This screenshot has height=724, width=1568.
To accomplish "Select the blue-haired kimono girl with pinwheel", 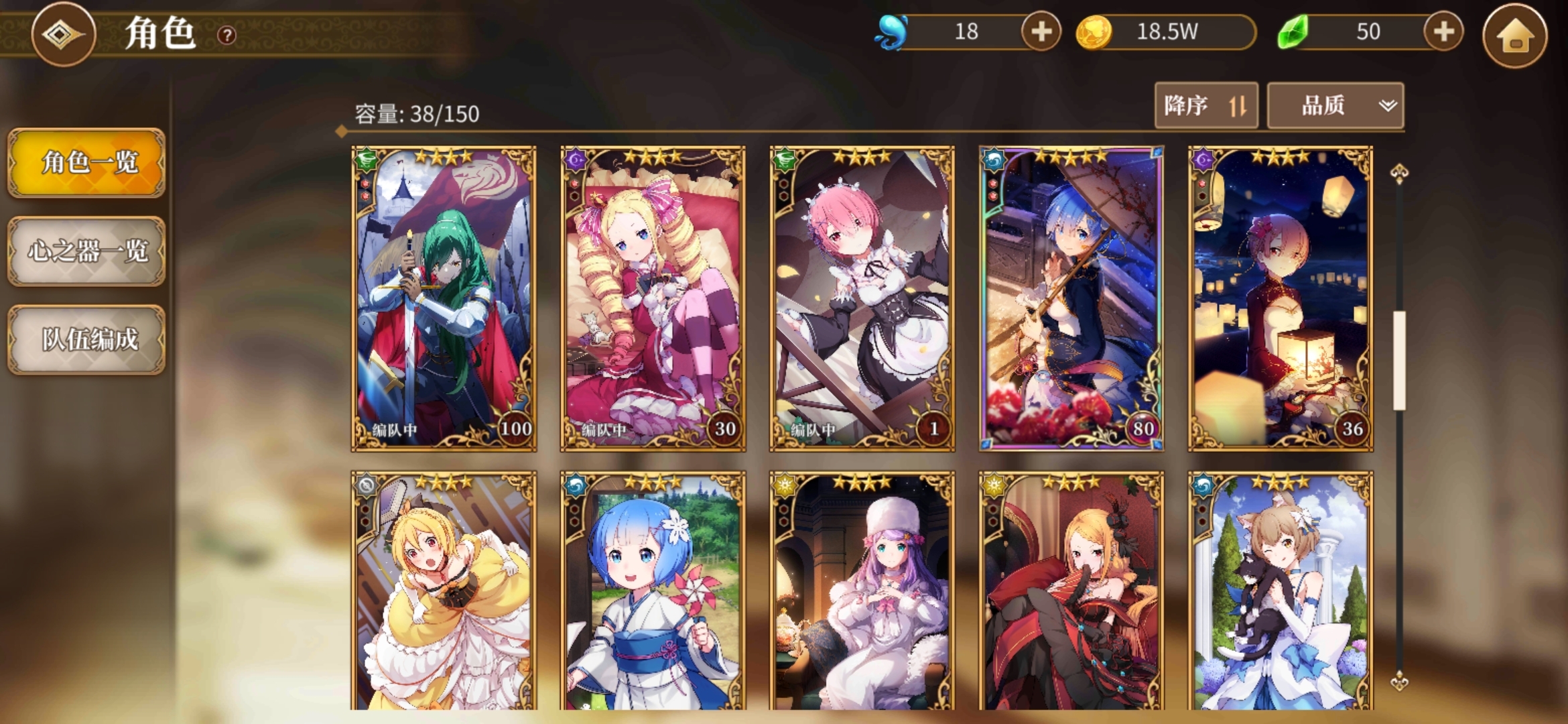I will point(653,591).
